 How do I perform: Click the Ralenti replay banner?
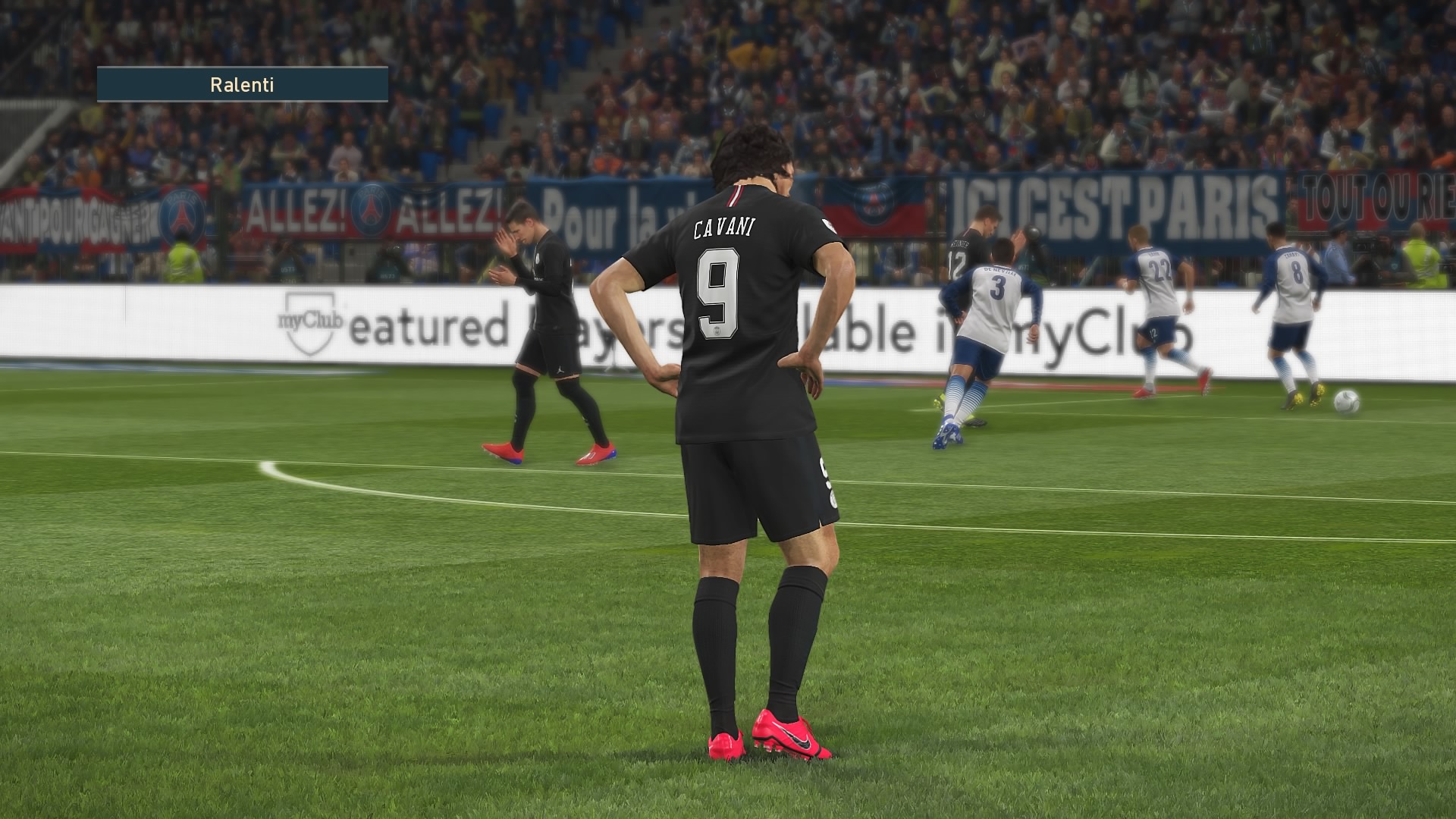pos(242,84)
